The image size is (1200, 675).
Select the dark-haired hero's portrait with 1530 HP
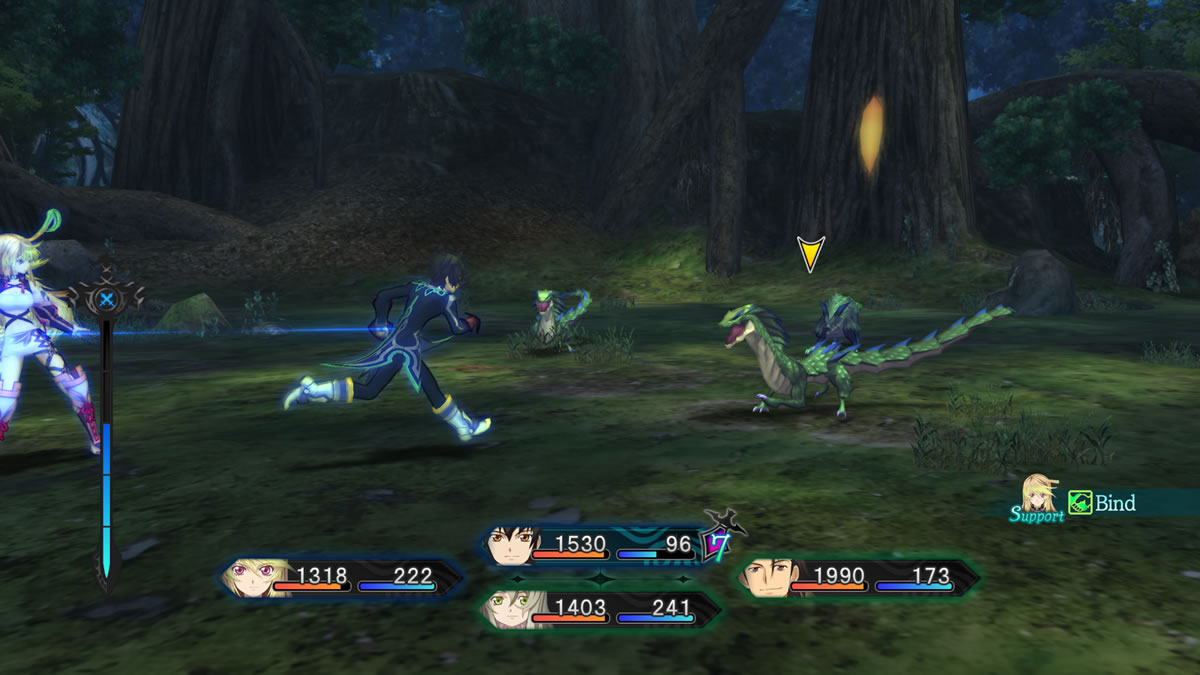click(514, 546)
